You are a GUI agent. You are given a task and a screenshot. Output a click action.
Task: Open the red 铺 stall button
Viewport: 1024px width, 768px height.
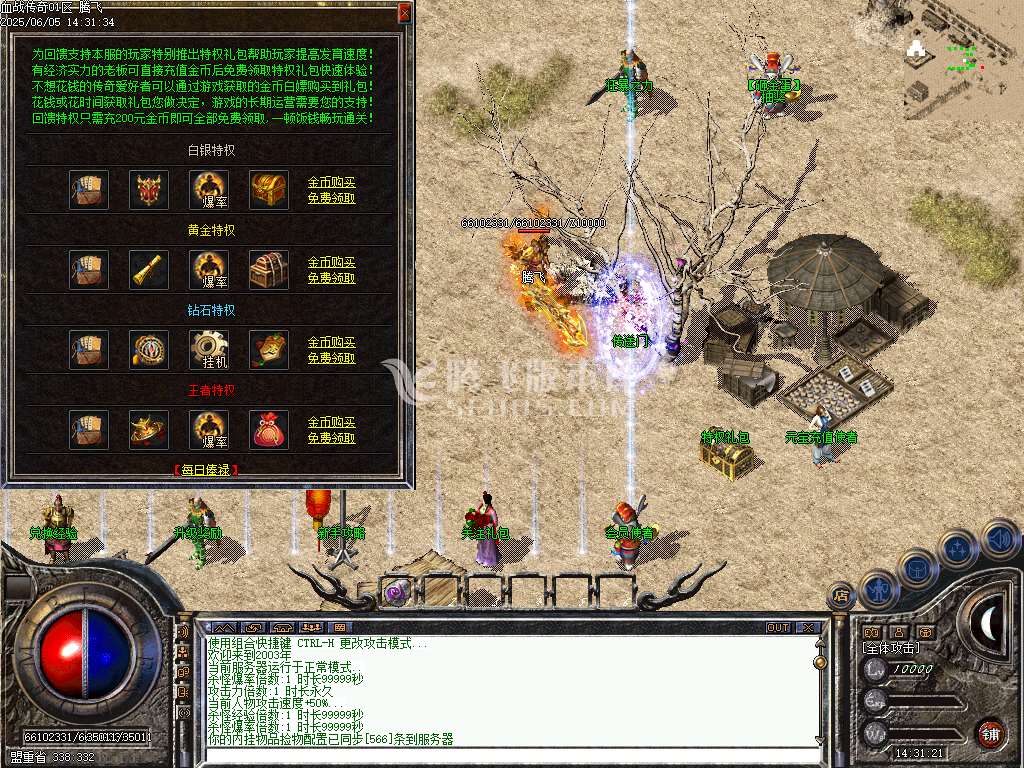(989, 733)
